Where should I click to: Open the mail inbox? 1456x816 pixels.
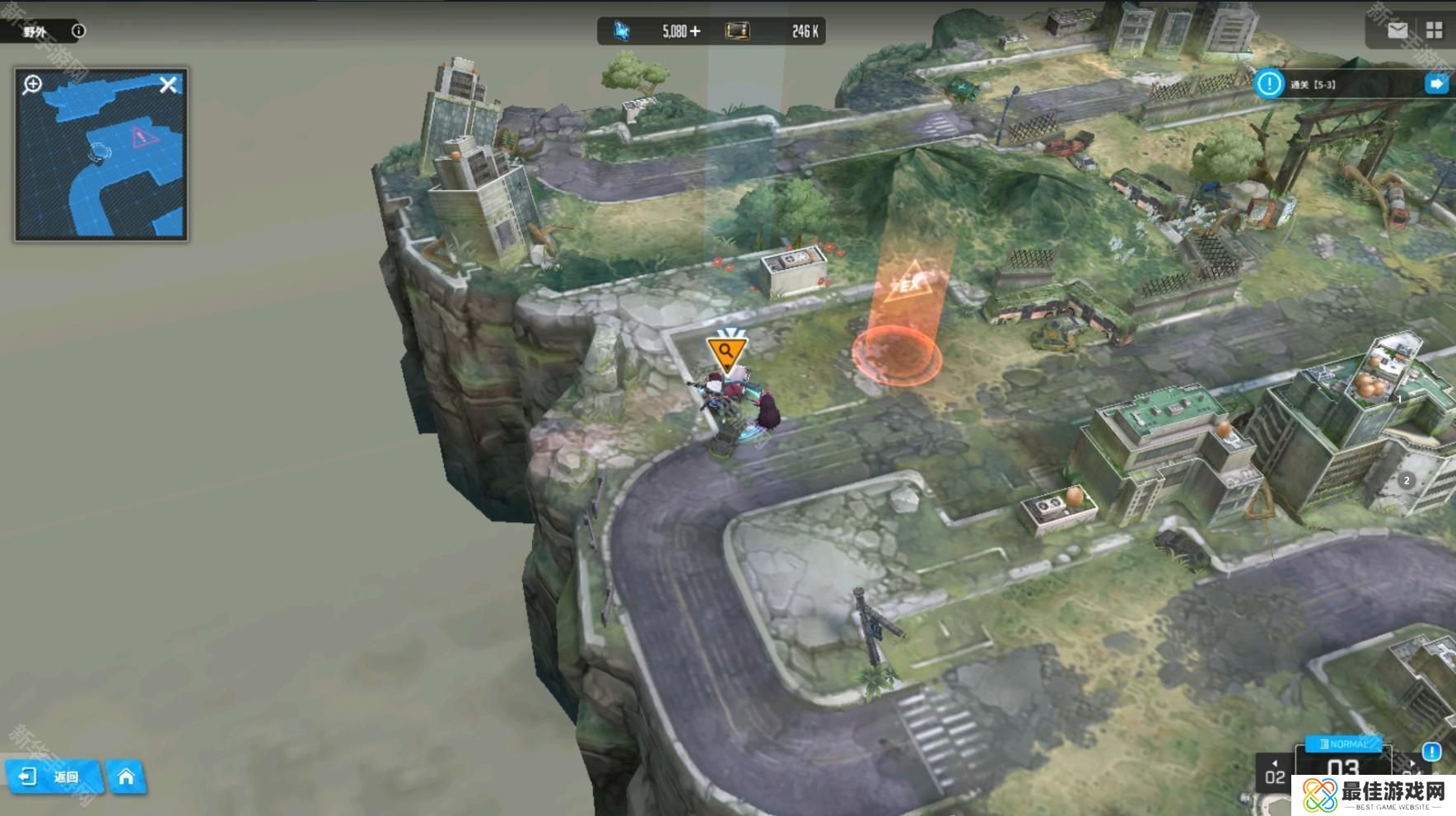click(1397, 31)
